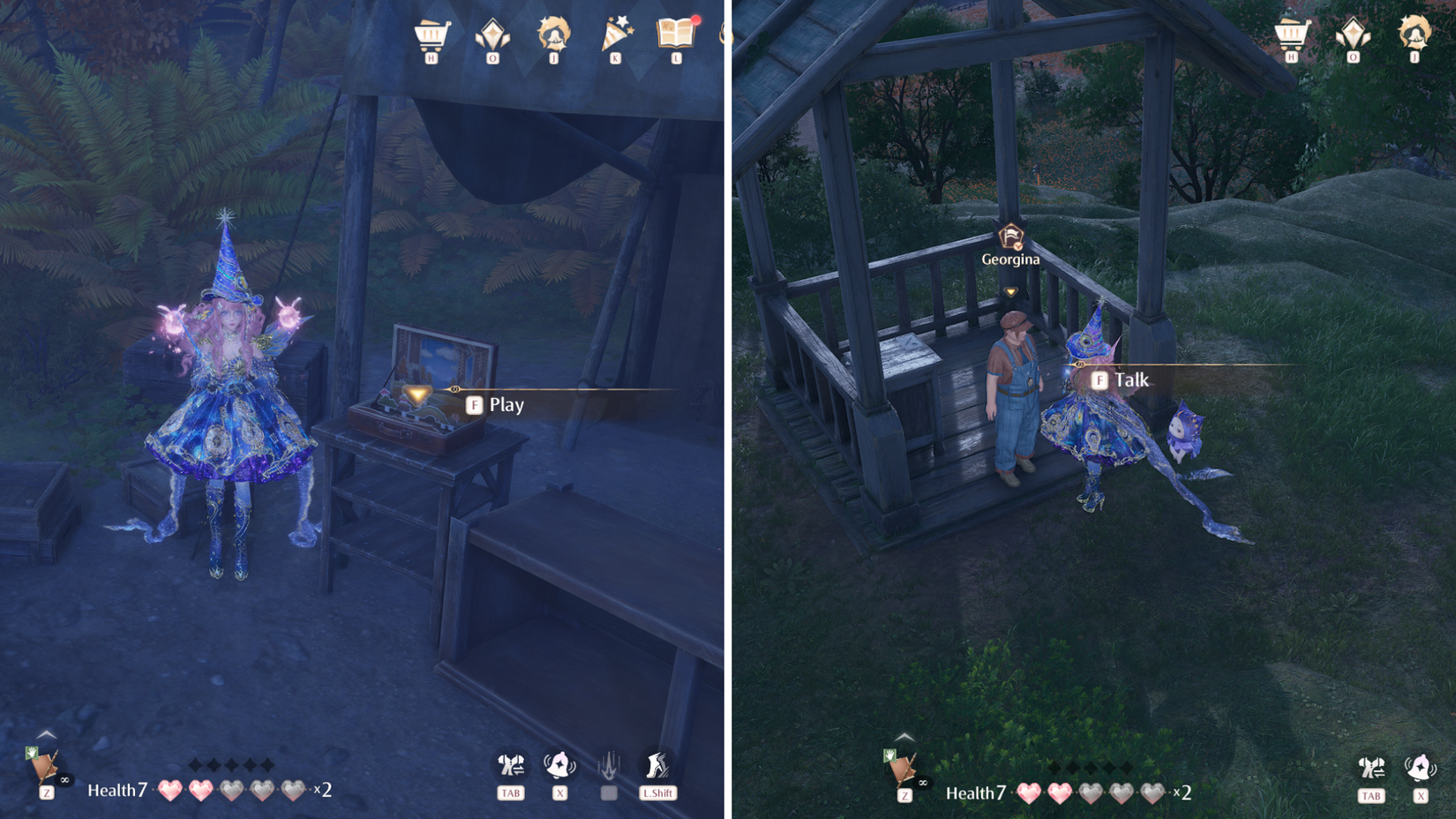Ring the bell notification icon above X
The image size is (1456, 819).
(559, 765)
